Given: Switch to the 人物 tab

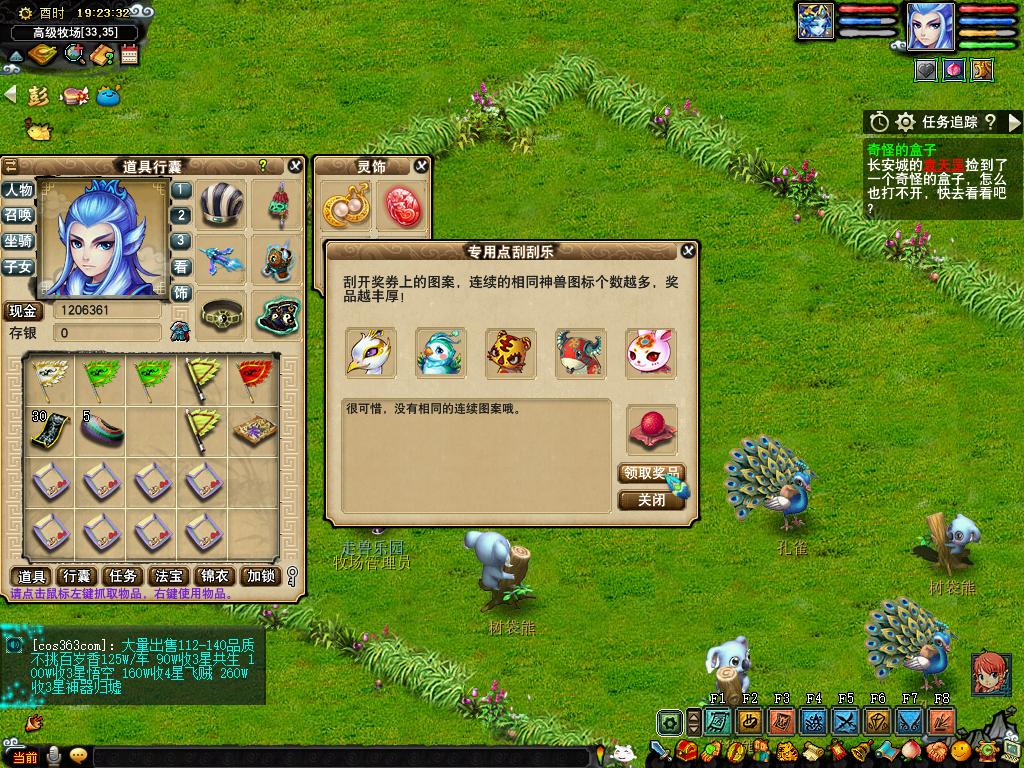Looking at the screenshot, I should 18,190.
